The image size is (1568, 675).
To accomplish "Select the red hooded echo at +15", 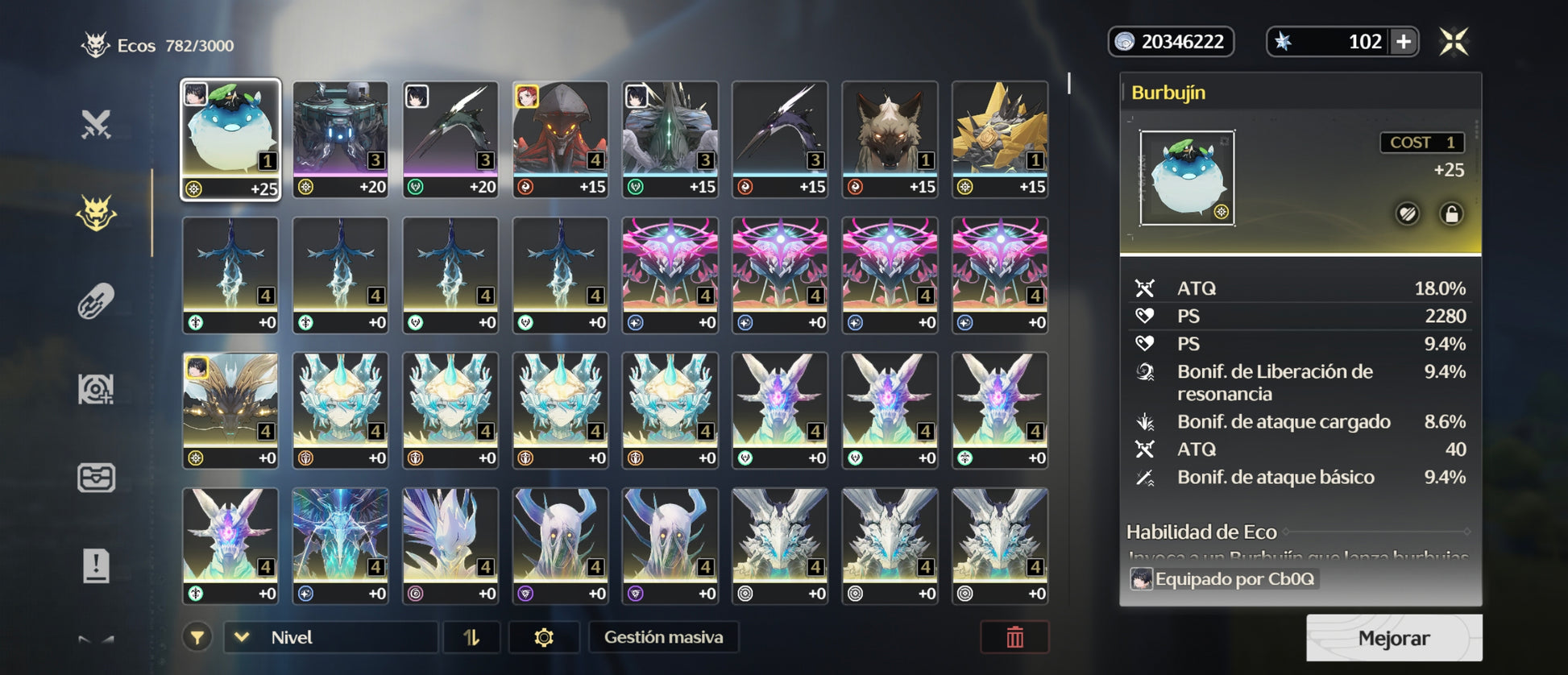I will click(560, 139).
